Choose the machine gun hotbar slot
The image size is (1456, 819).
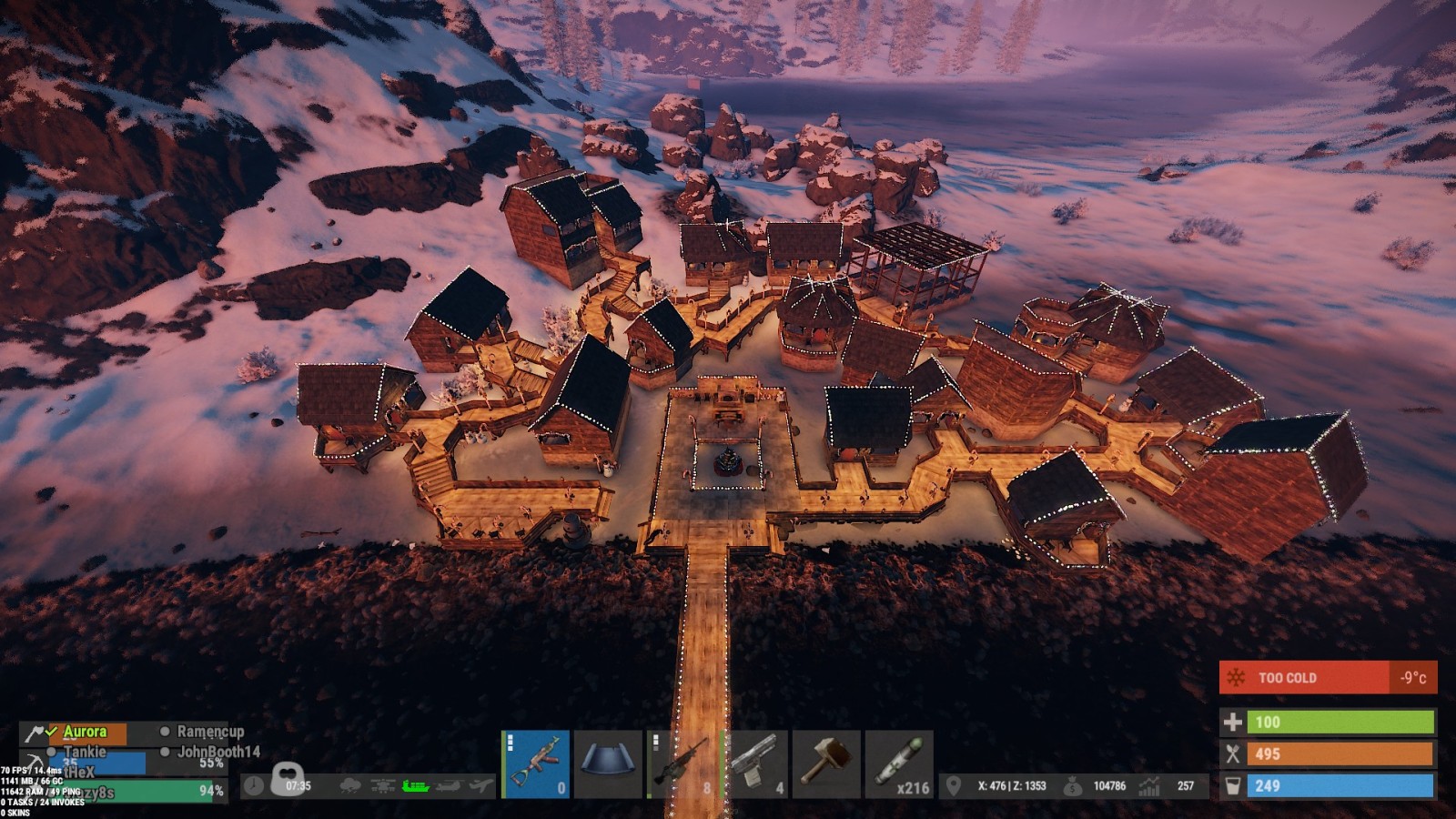681,764
